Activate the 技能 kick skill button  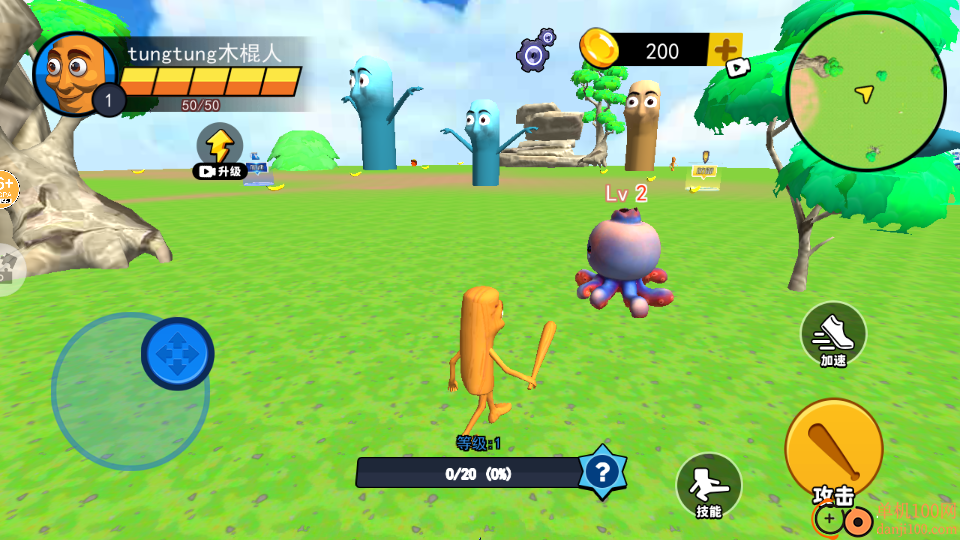(708, 484)
